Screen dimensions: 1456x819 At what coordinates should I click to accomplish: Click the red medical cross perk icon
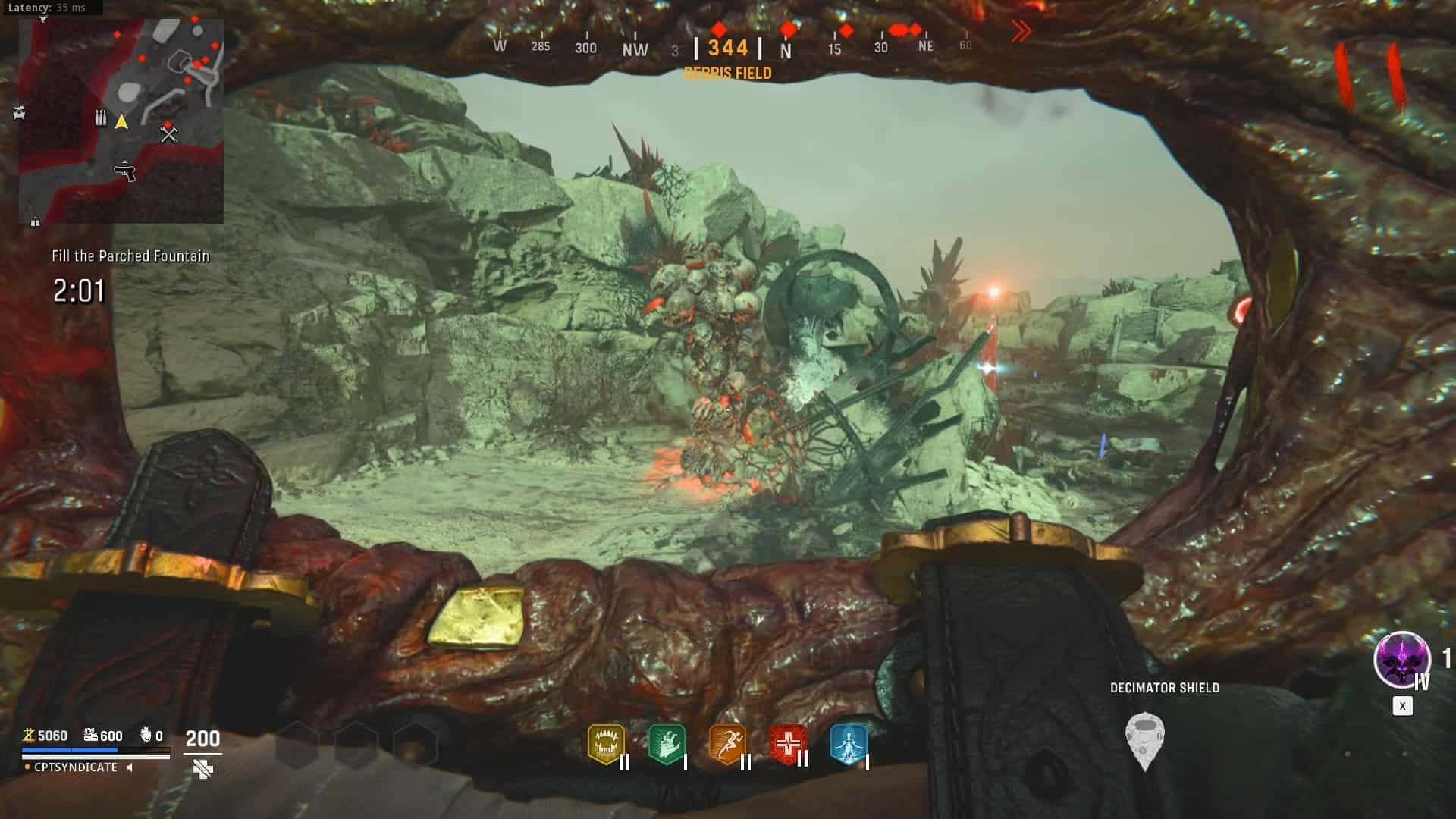[788, 744]
